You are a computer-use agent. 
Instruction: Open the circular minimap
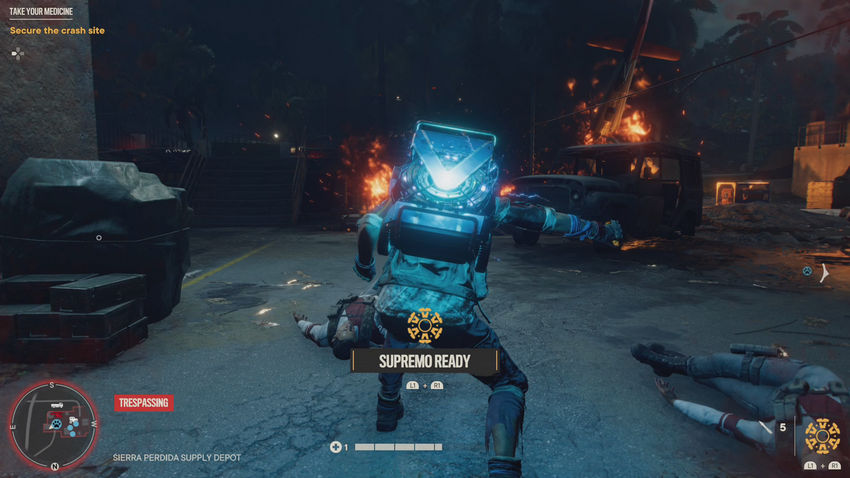[x=52, y=426]
